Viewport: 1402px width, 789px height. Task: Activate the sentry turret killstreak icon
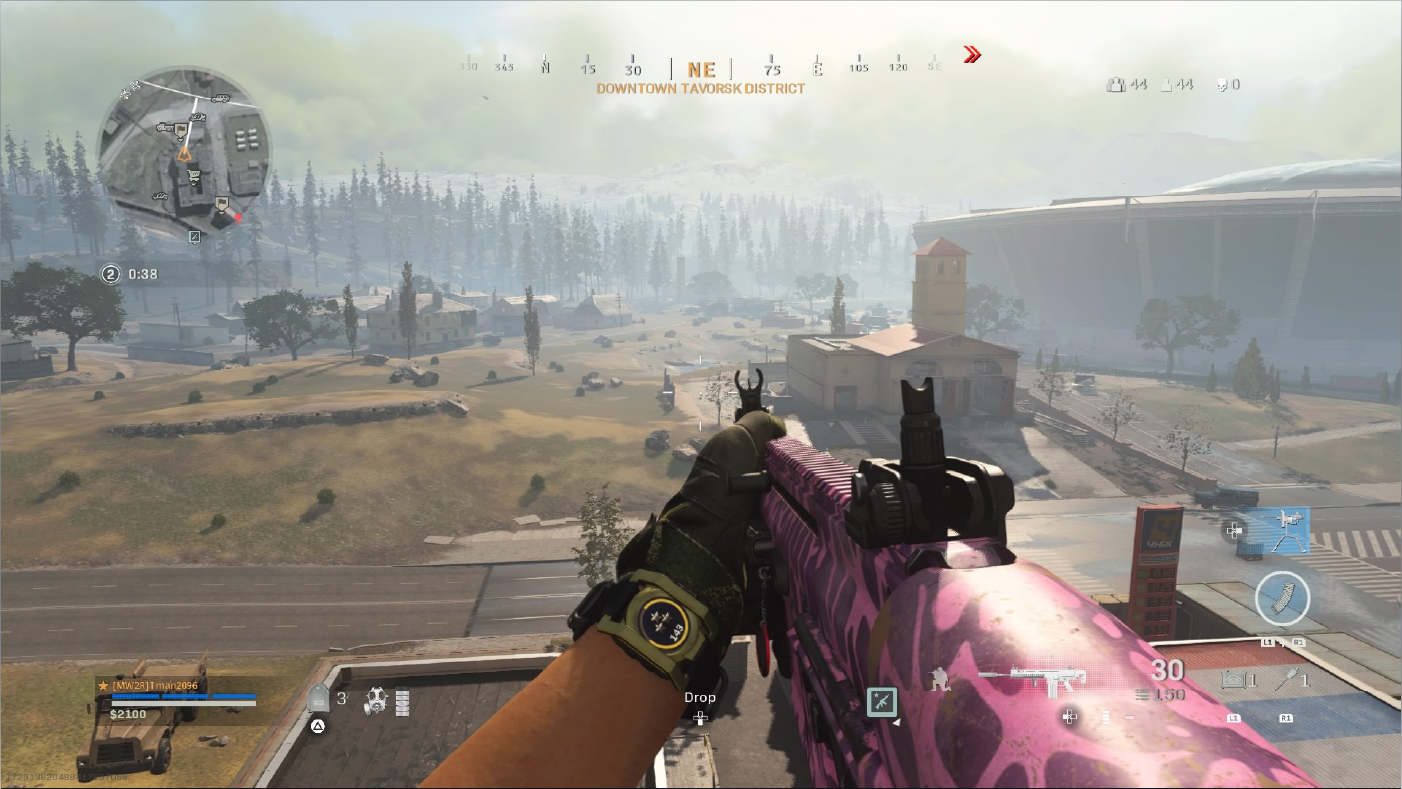tap(1277, 529)
